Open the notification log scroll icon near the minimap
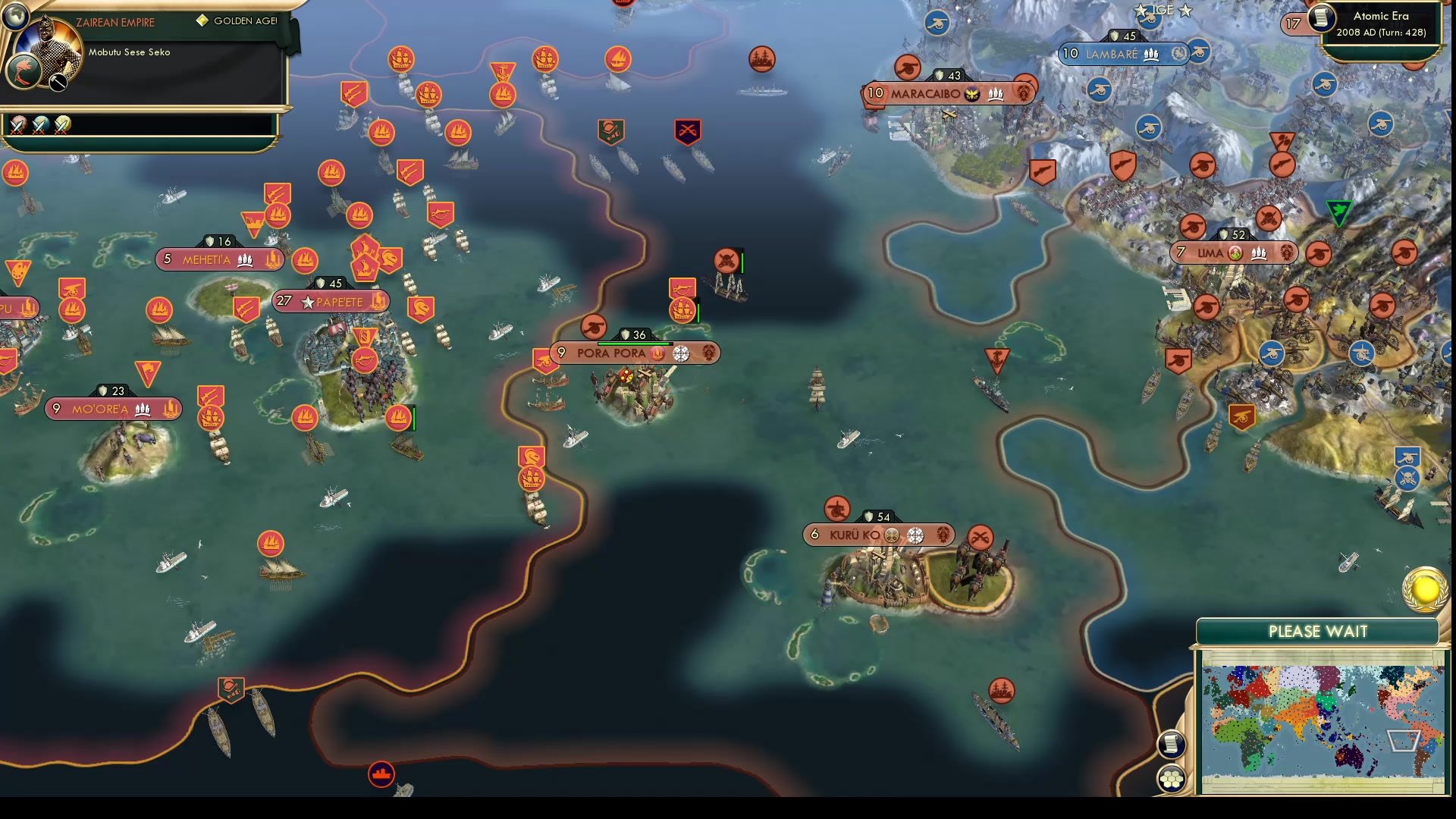 coord(1171,744)
